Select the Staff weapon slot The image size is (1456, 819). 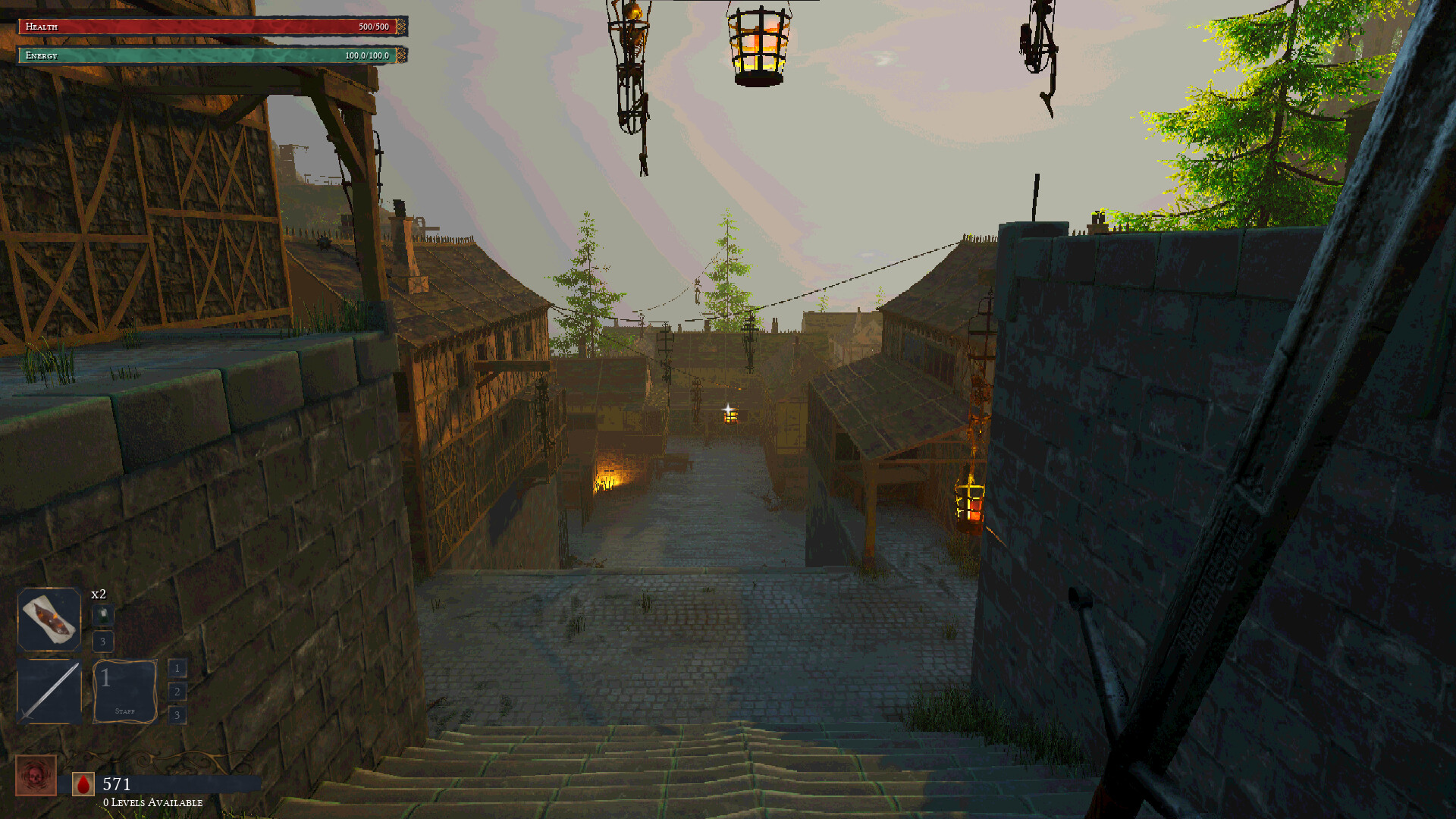point(124,692)
